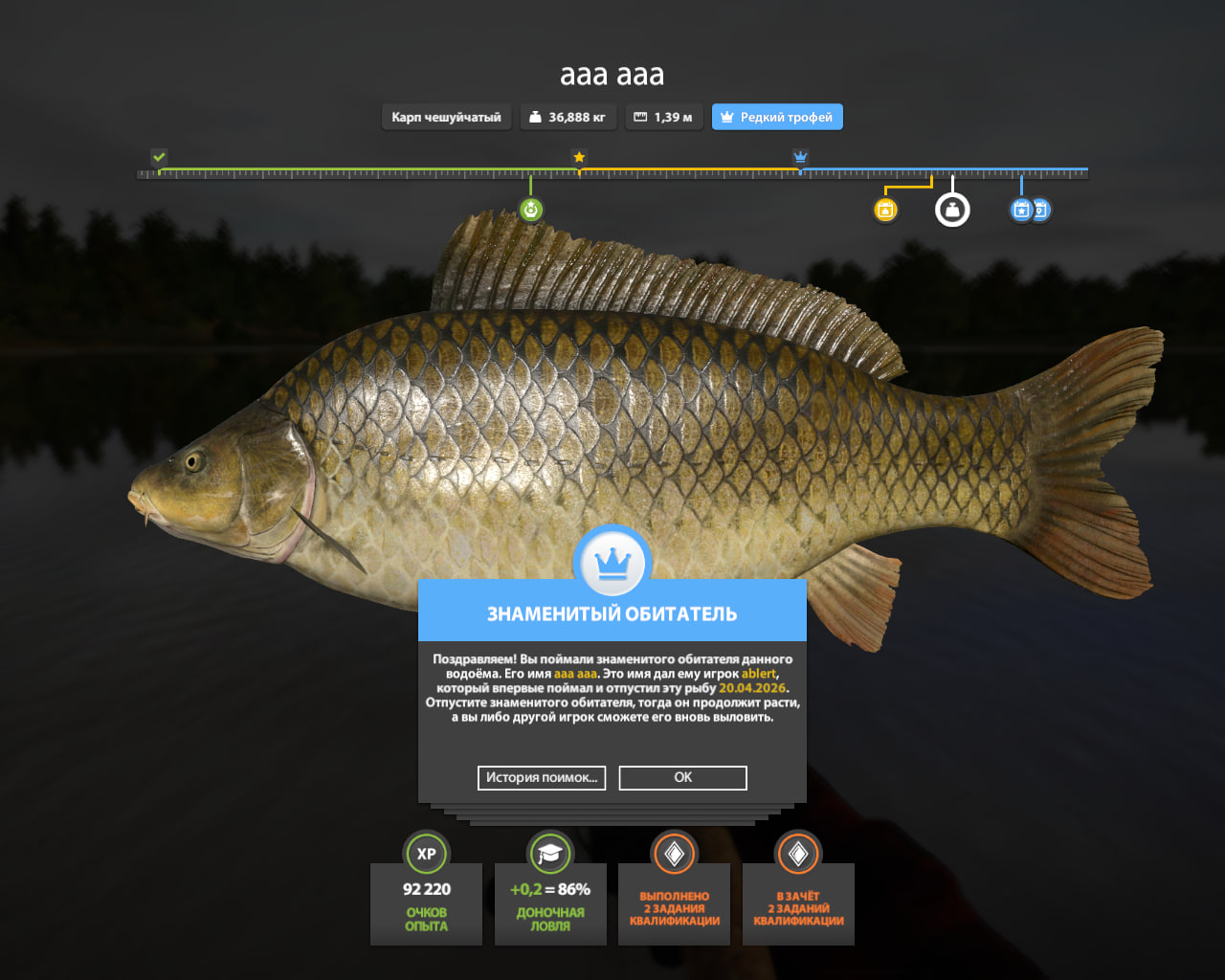Click the player name "ablert" in the message
1225x980 pixels.
758,674
